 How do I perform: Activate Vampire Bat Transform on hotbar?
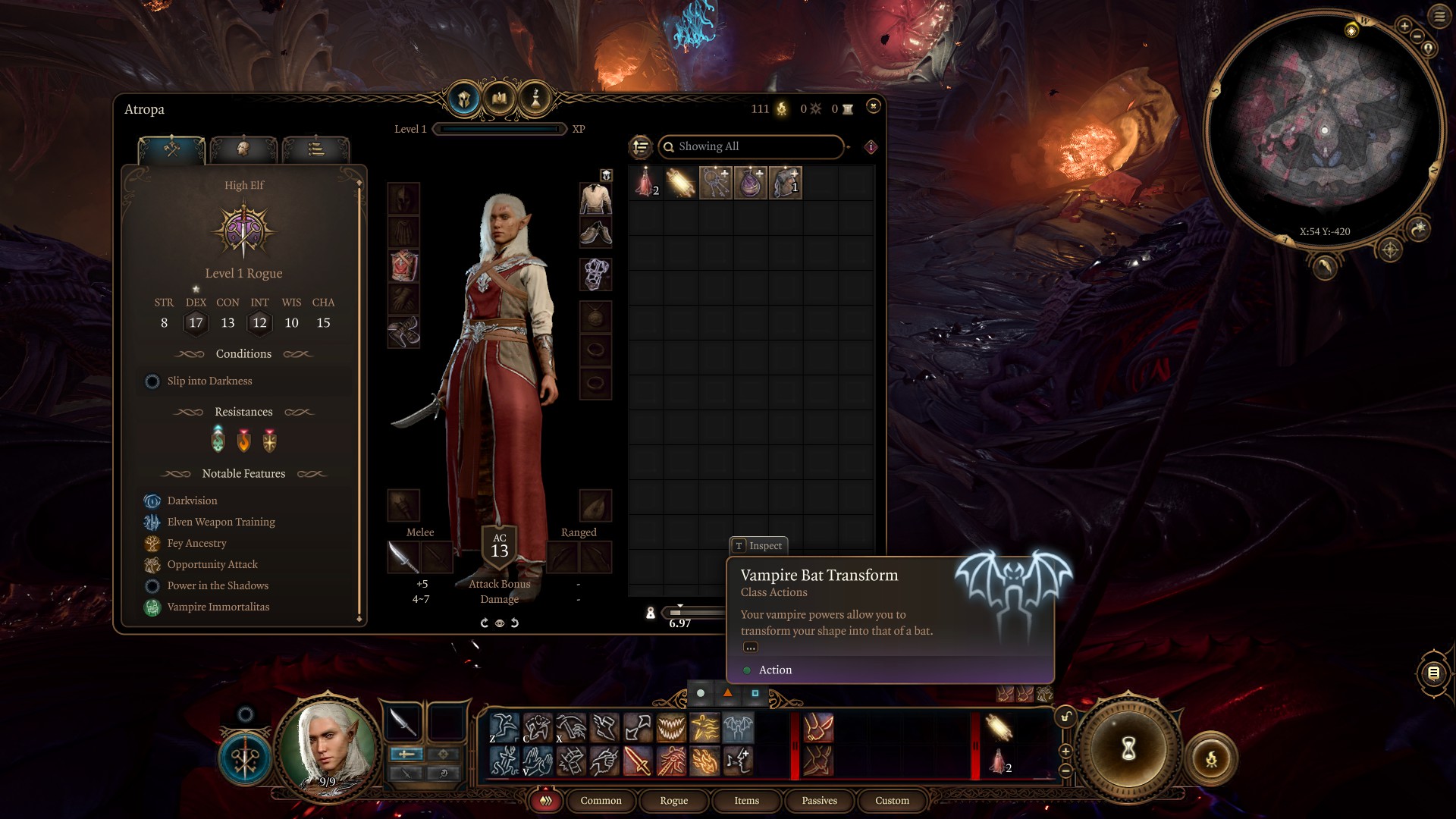pos(738,728)
